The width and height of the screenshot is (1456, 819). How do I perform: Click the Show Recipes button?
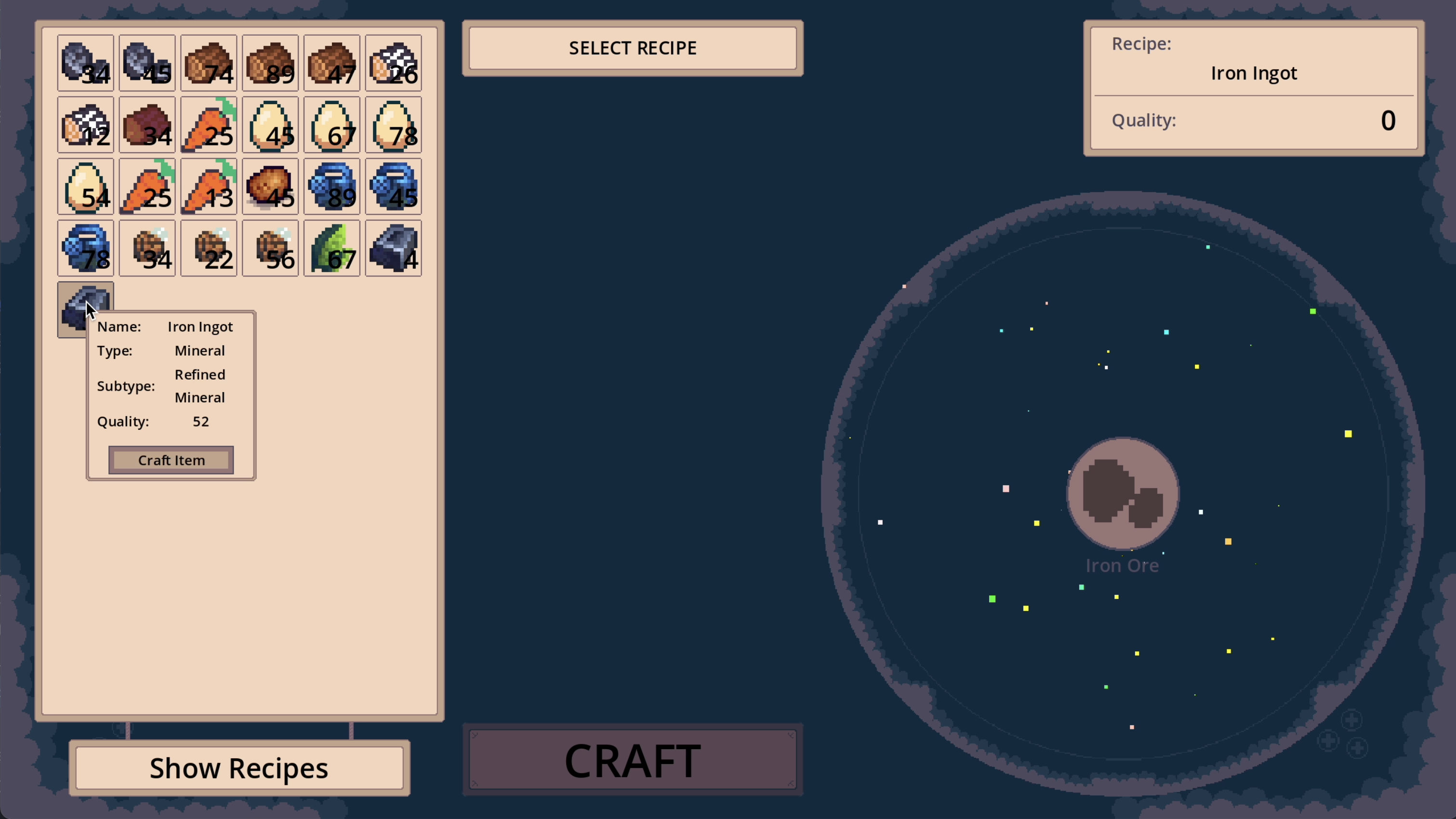[x=239, y=767]
